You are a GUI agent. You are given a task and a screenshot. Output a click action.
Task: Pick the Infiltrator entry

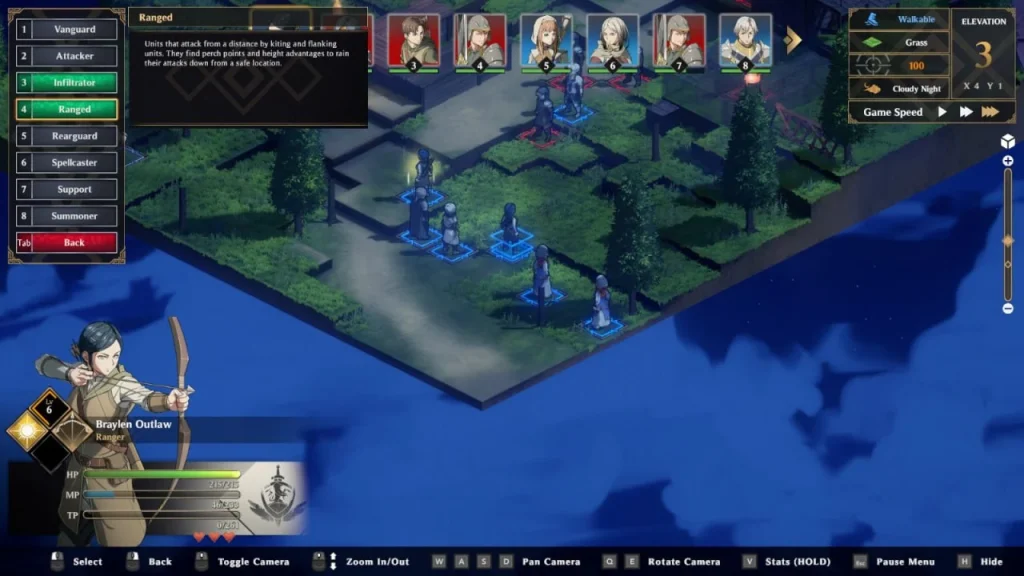click(74, 83)
